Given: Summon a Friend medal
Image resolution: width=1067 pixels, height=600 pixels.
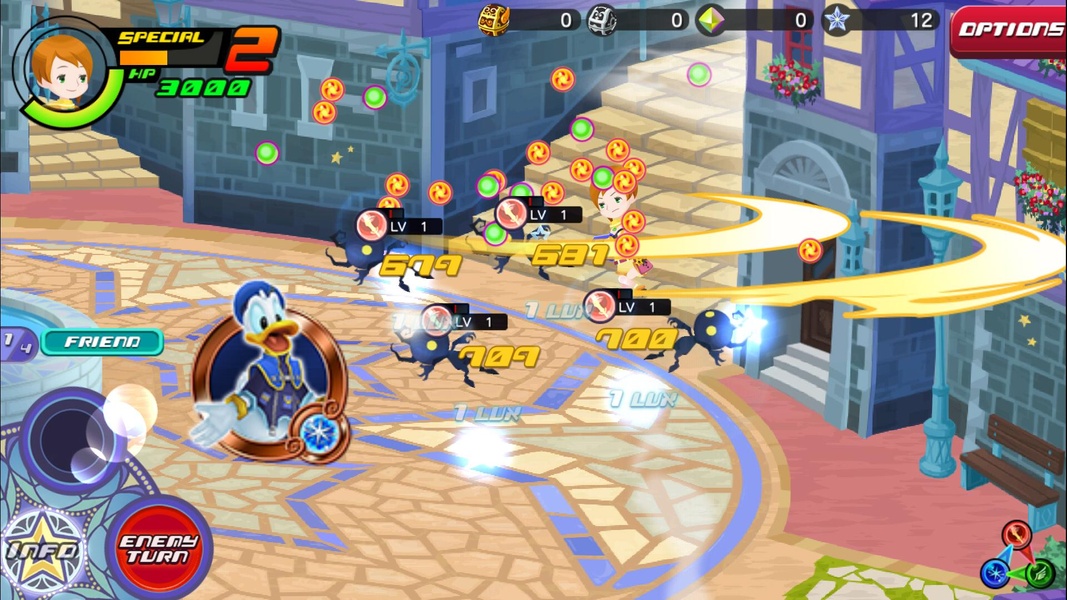Looking at the screenshot, I should click(101, 342).
